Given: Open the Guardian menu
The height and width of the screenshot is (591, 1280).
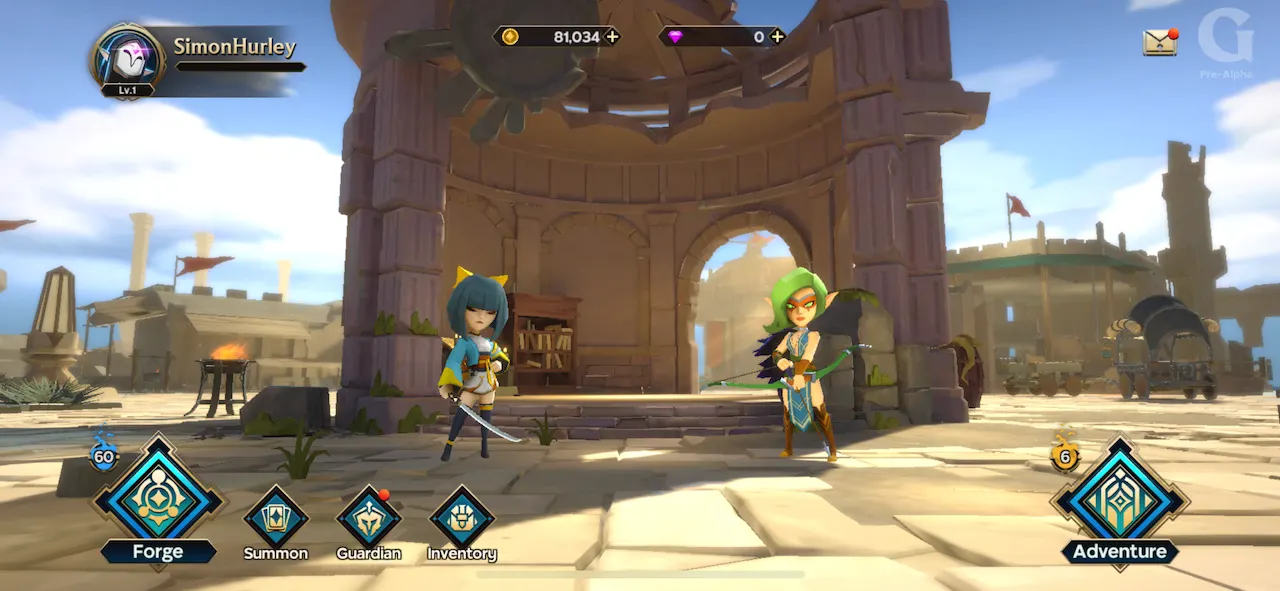Looking at the screenshot, I should coord(368,517).
